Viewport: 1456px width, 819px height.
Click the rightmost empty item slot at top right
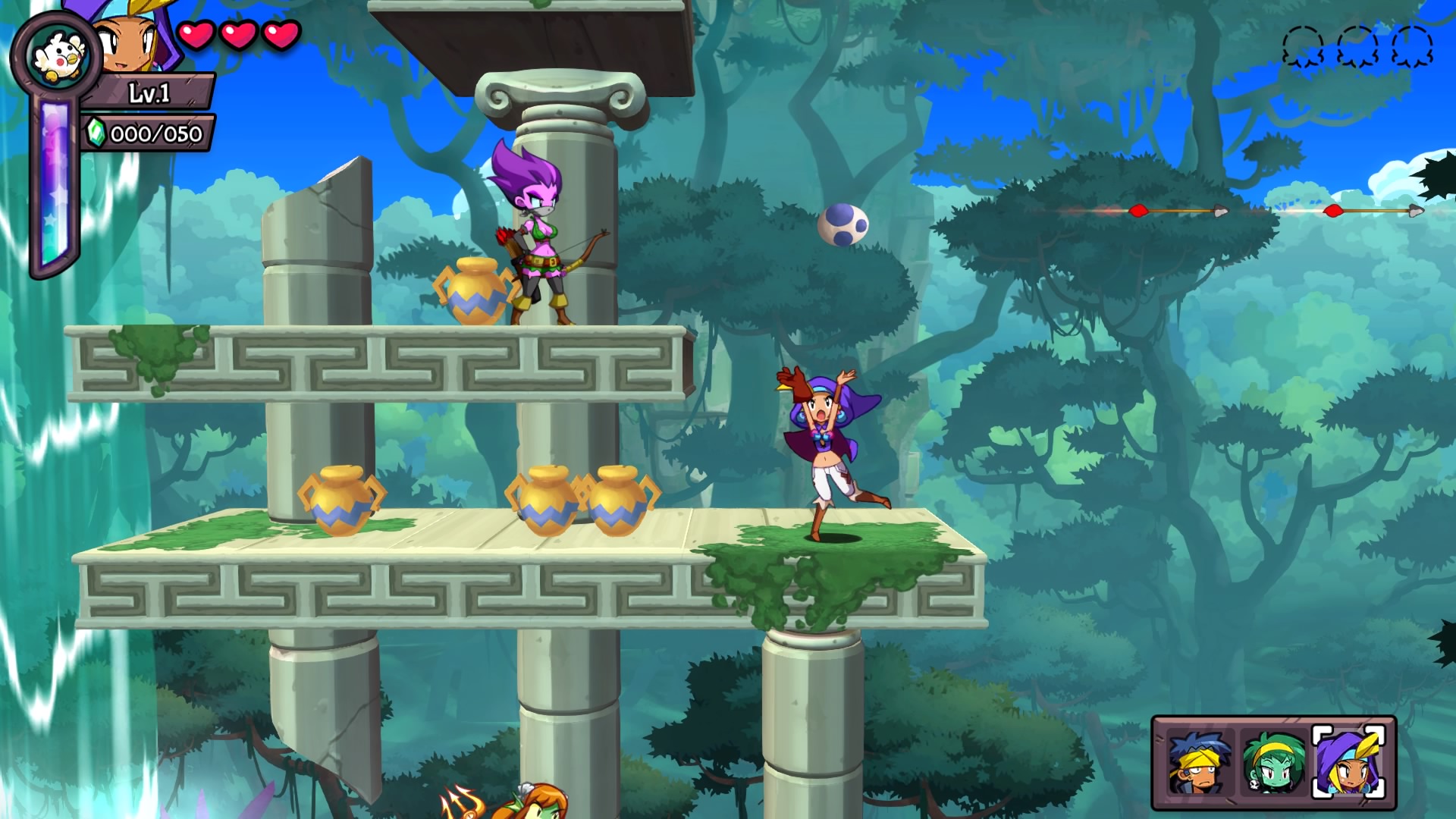[1411, 45]
